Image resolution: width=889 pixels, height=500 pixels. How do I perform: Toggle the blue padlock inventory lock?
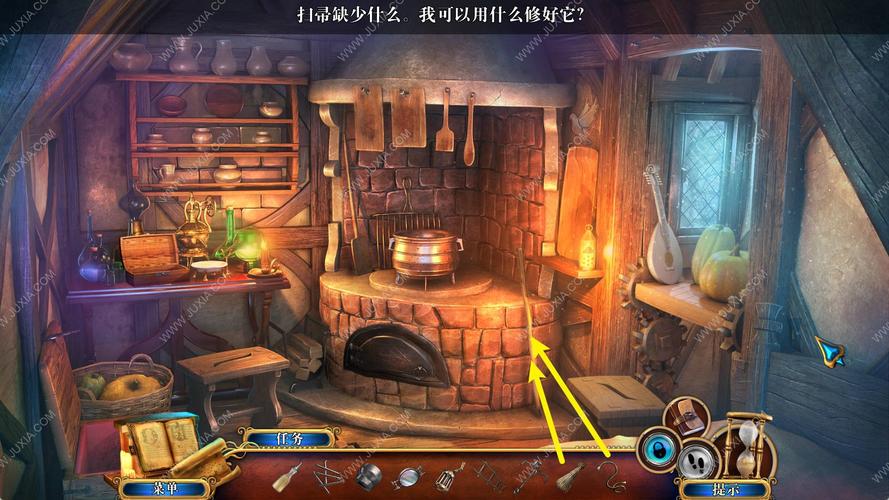click(x=657, y=449)
